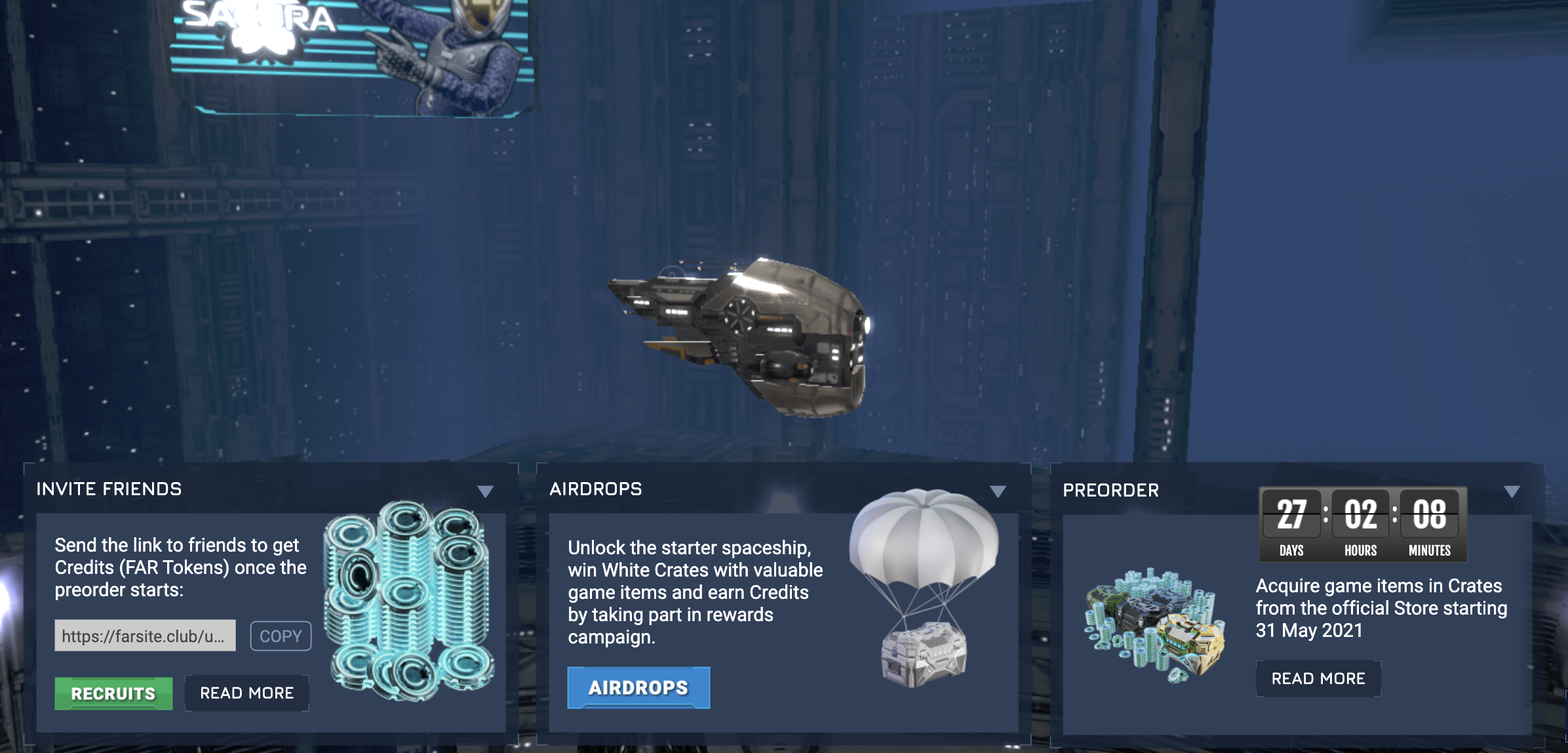Open the blue Airdrops button
Image resolution: width=1568 pixels, height=753 pixels.
[x=638, y=687]
